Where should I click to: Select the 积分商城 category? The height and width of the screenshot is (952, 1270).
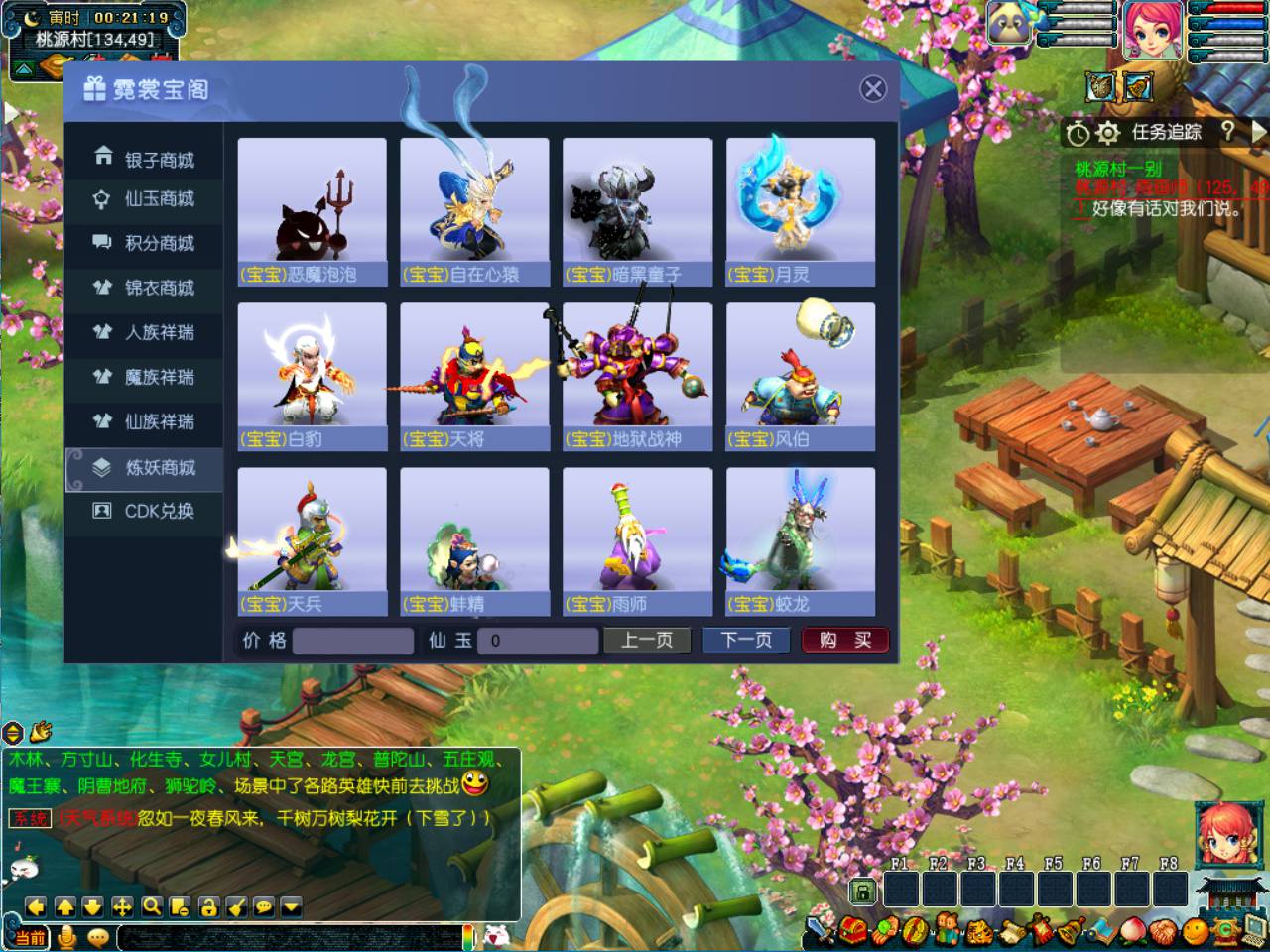point(145,243)
